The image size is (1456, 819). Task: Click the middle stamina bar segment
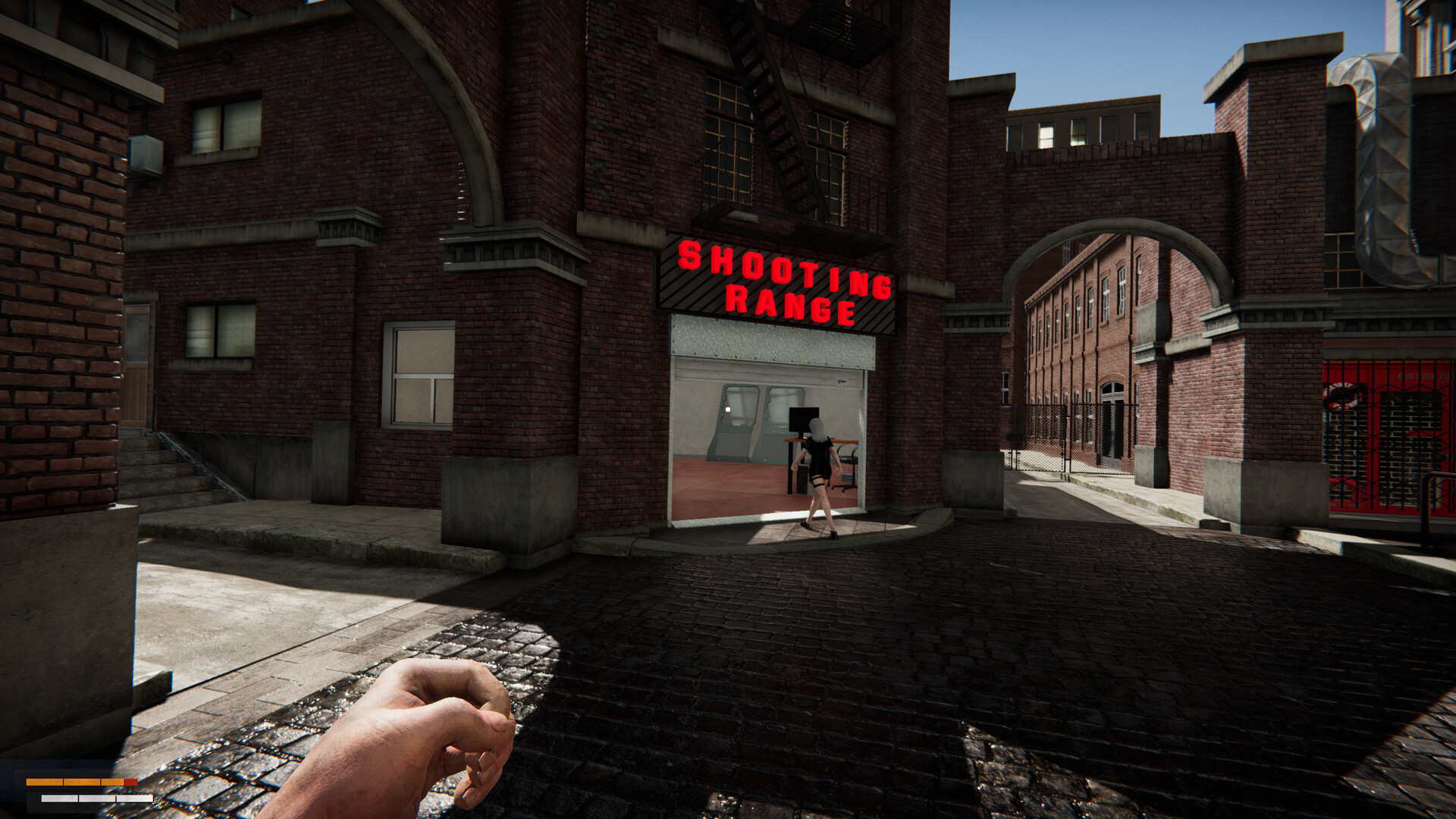pos(97,799)
